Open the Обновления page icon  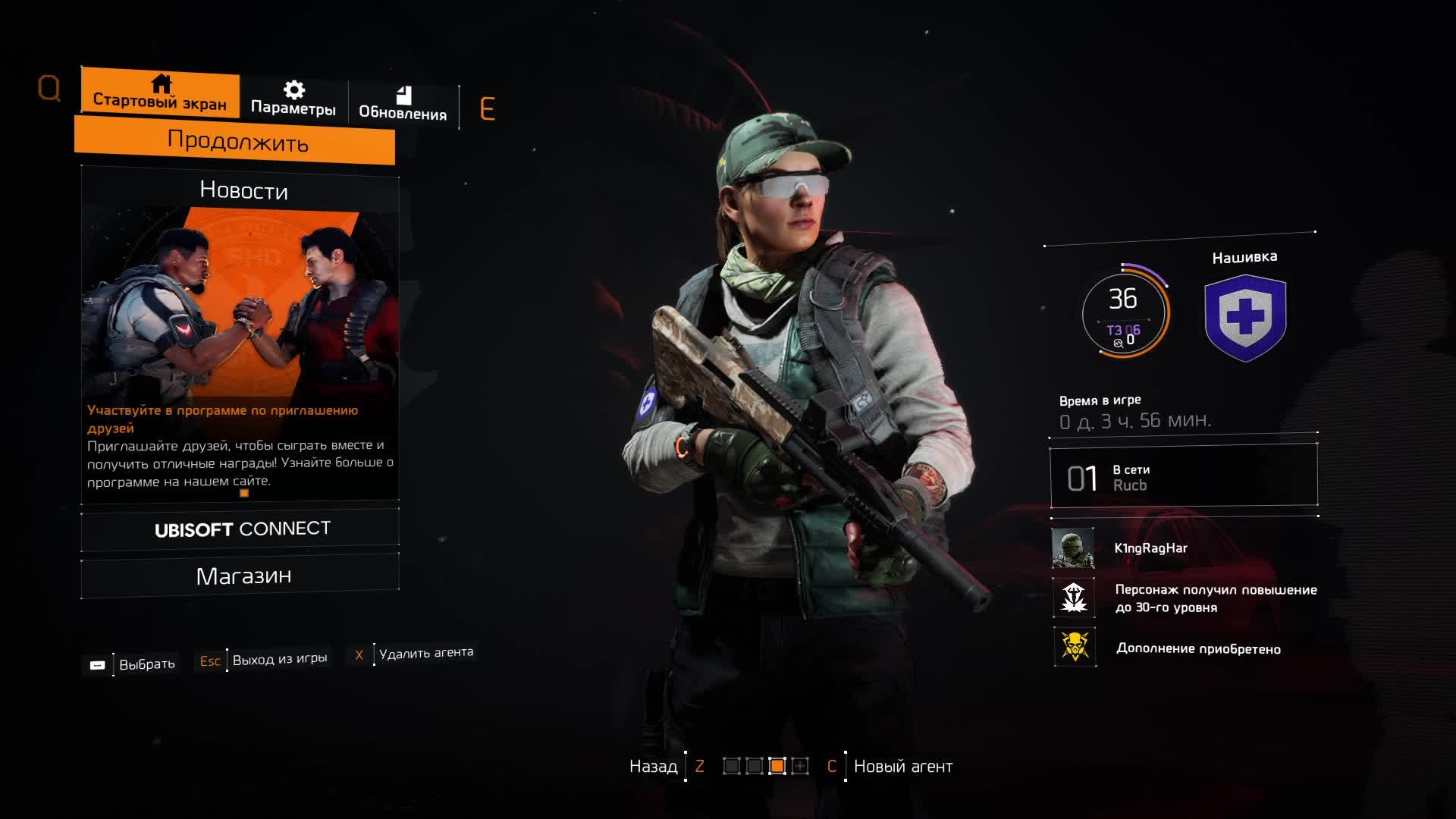[x=403, y=93]
